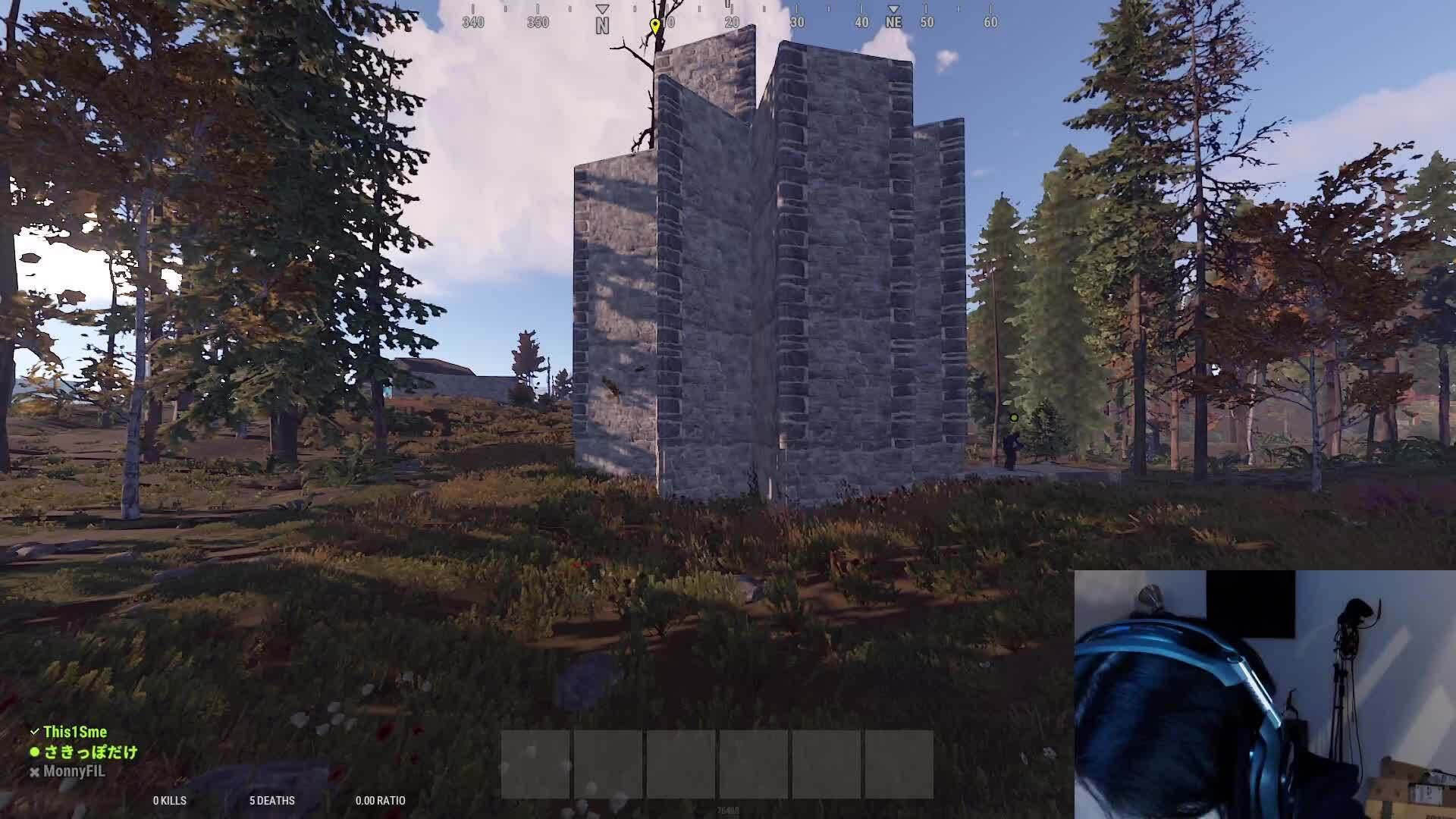This screenshot has width=1456, height=819.
Task: Toggle This1Sme's ready status in team list
Action: [x=33, y=732]
